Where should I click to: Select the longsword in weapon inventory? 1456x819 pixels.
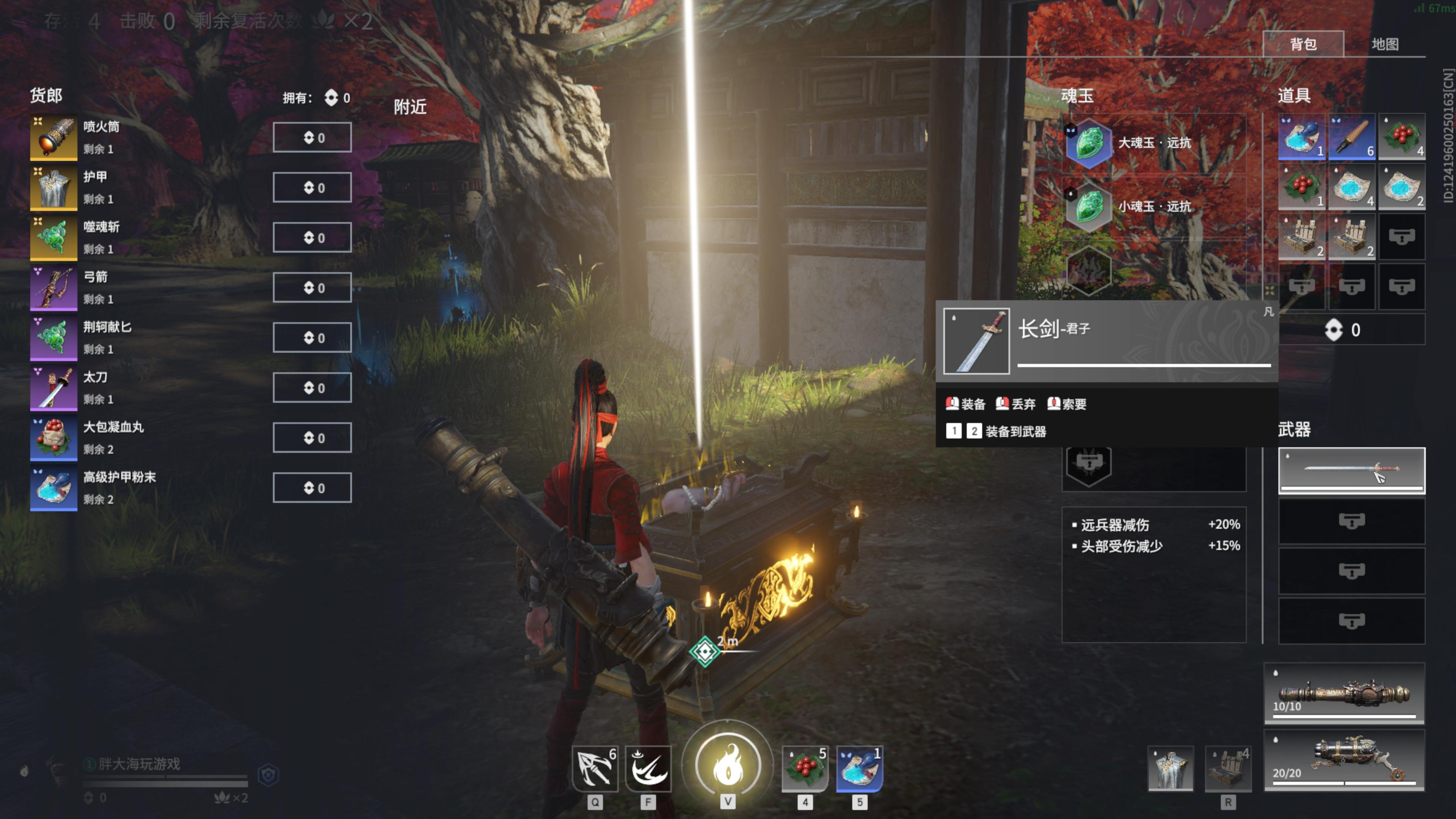pos(1351,470)
